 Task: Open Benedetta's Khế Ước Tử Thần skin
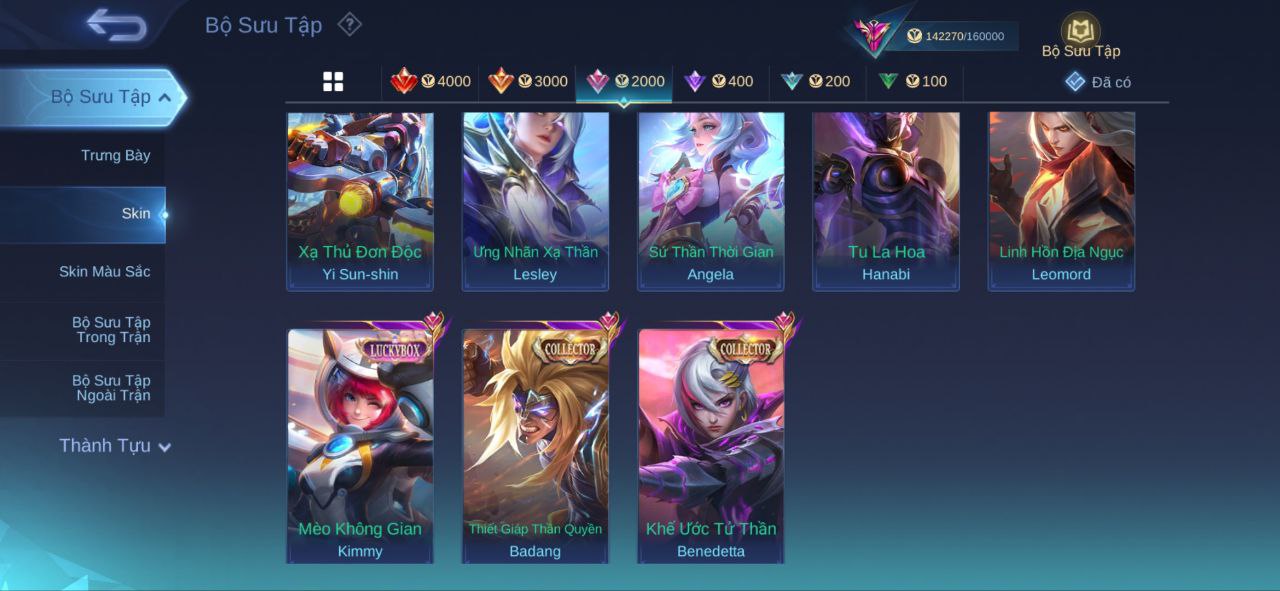pos(711,445)
